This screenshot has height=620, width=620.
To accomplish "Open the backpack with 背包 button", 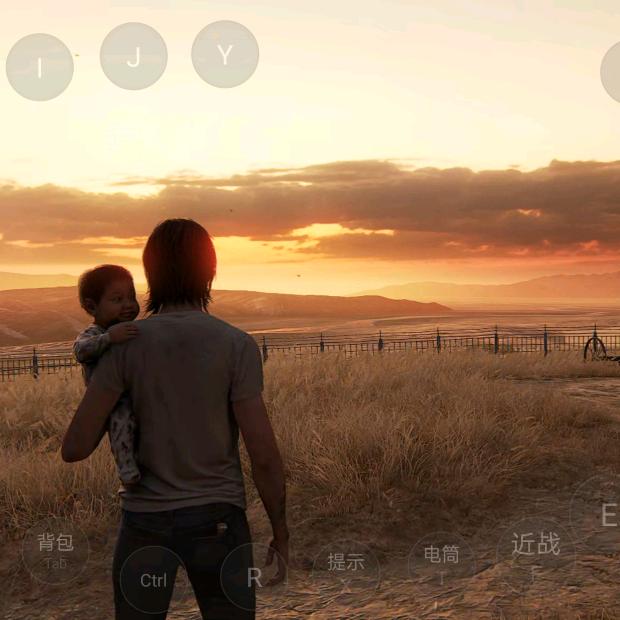I will click(x=56, y=550).
